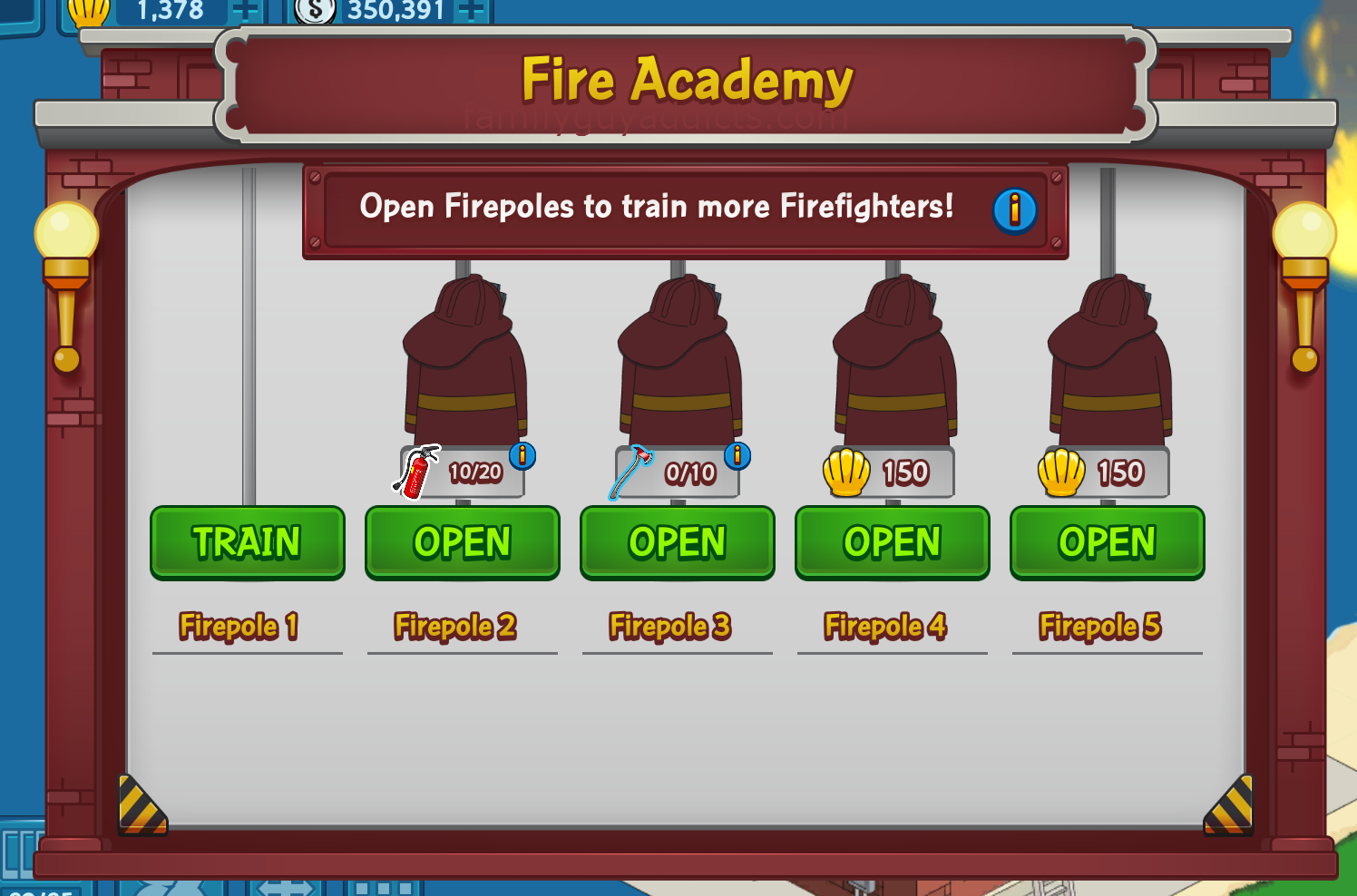Train a firefighter on Firepole 1

tap(247, 542)
